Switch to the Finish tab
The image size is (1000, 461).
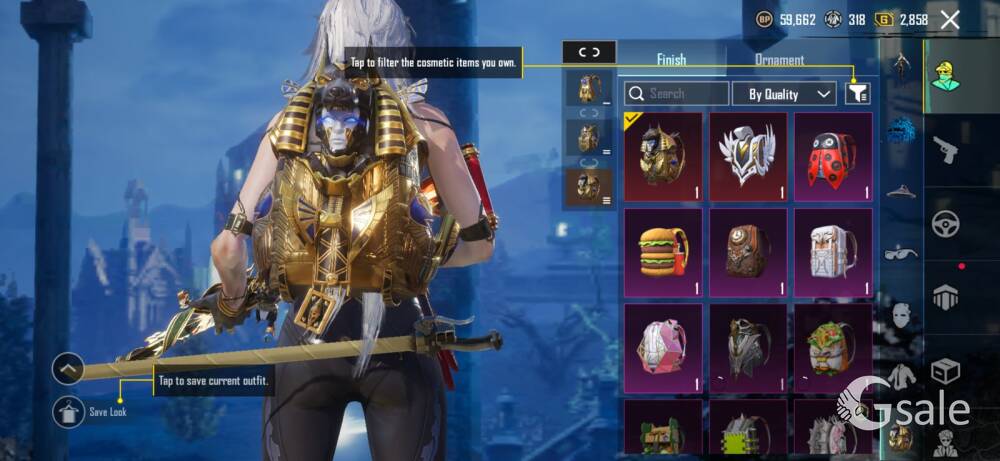tap(671, 60)
